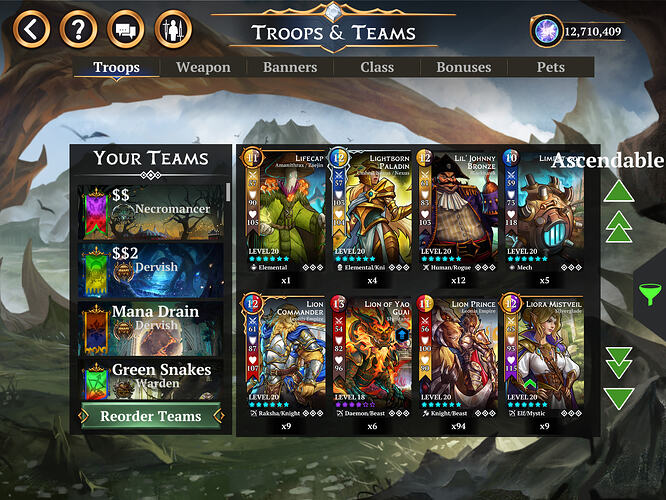Viewport: 666px width, 500px height.
Task: Select the $$ Necromancer team
Action: point(150,211)
